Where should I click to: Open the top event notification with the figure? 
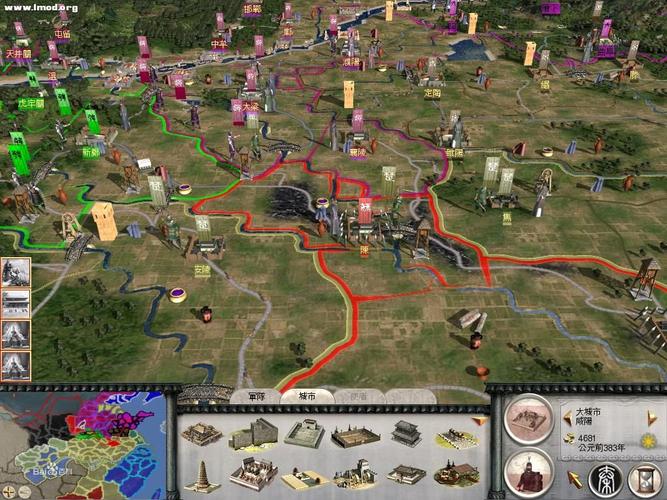click(14, 272)
